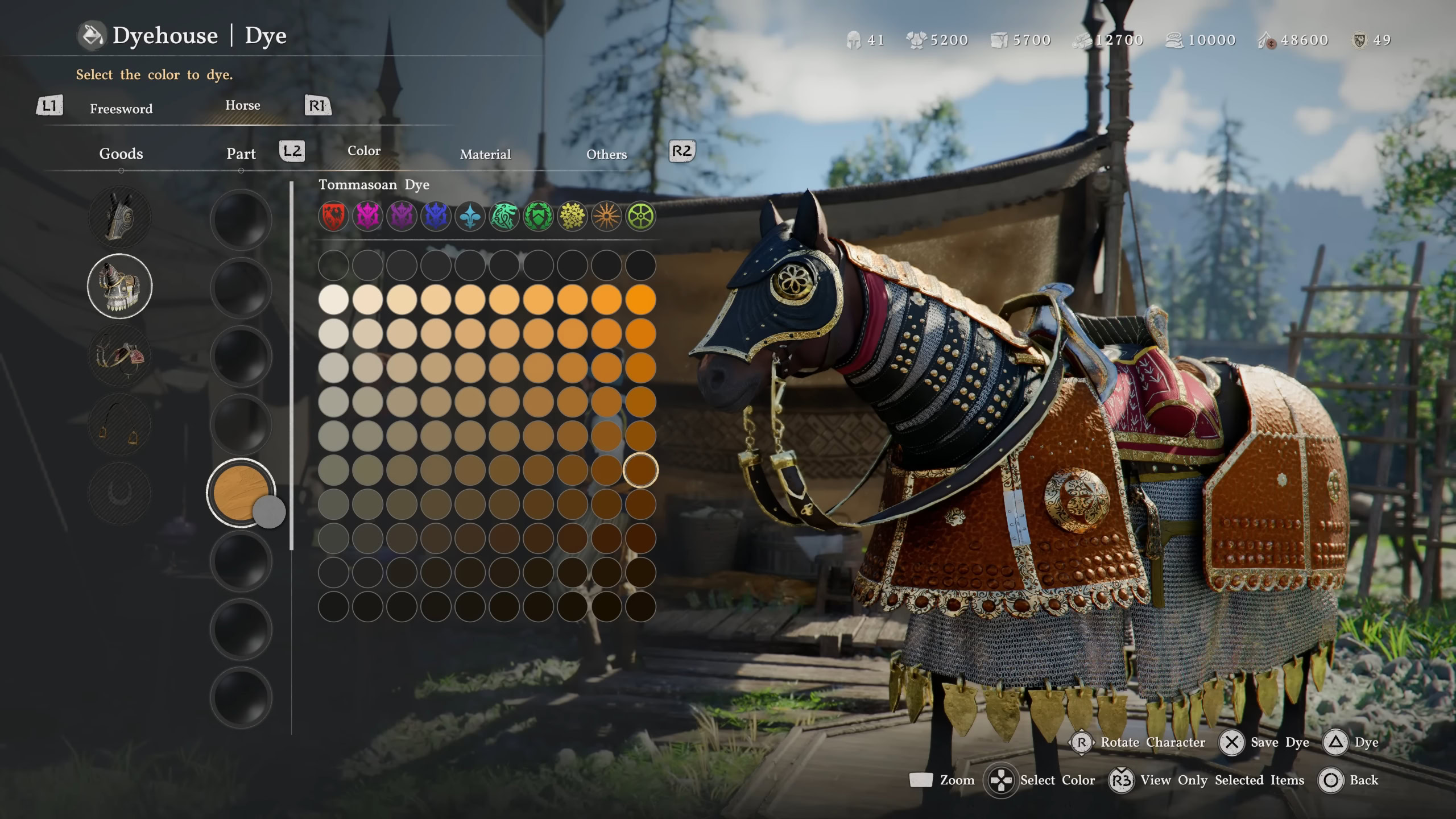Pick the teal dragon dye palette
This screenshot has width=1456, height=819.
pyautogui.click(x=504, y=217)
